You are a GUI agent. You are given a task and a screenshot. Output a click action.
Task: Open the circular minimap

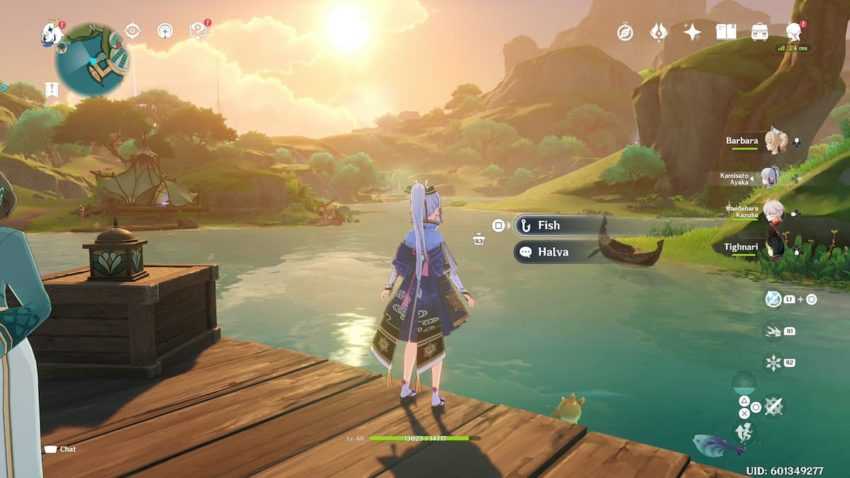[x=91, y=60]
